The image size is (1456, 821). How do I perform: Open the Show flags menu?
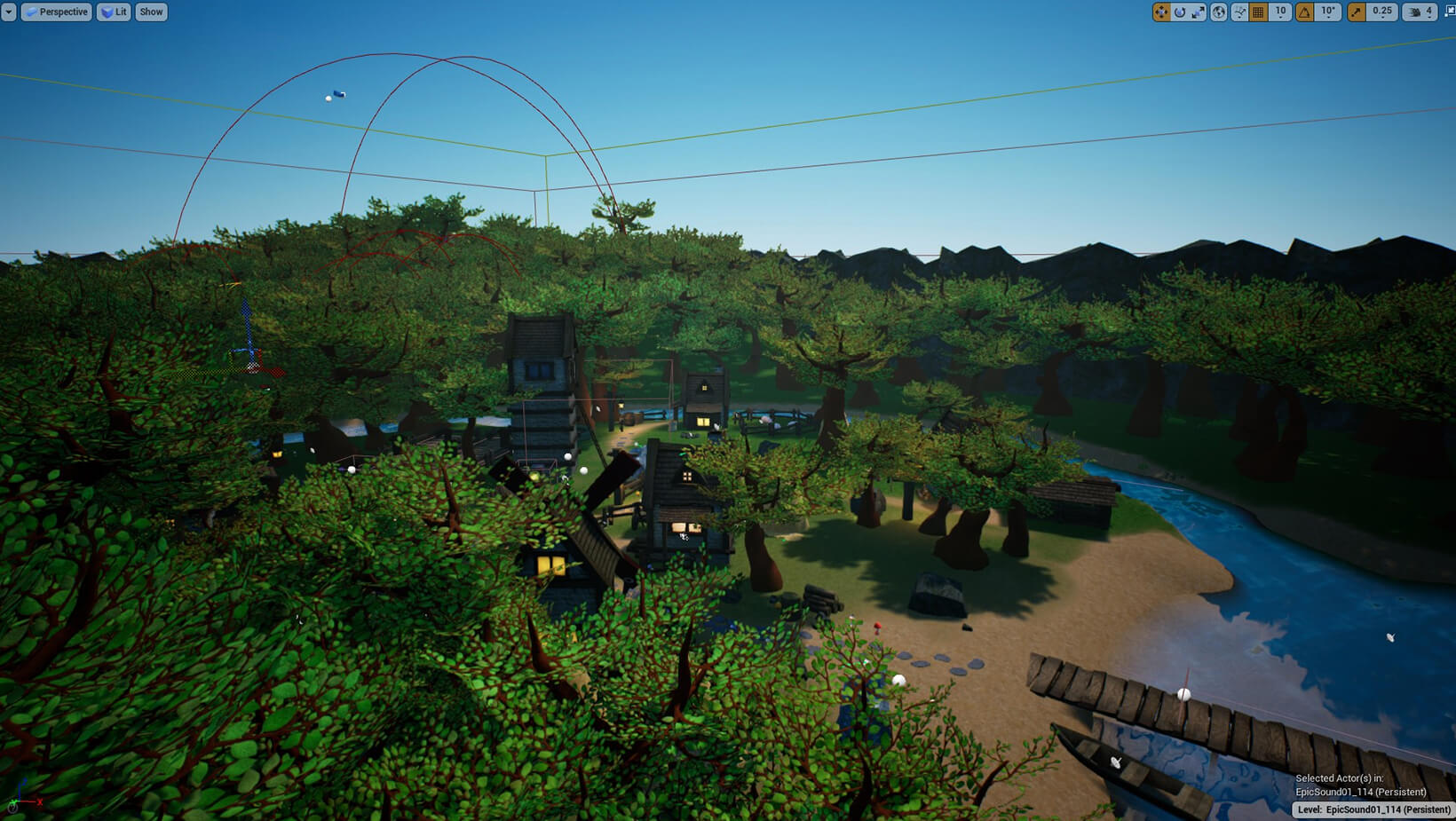[x=150, y=12]
